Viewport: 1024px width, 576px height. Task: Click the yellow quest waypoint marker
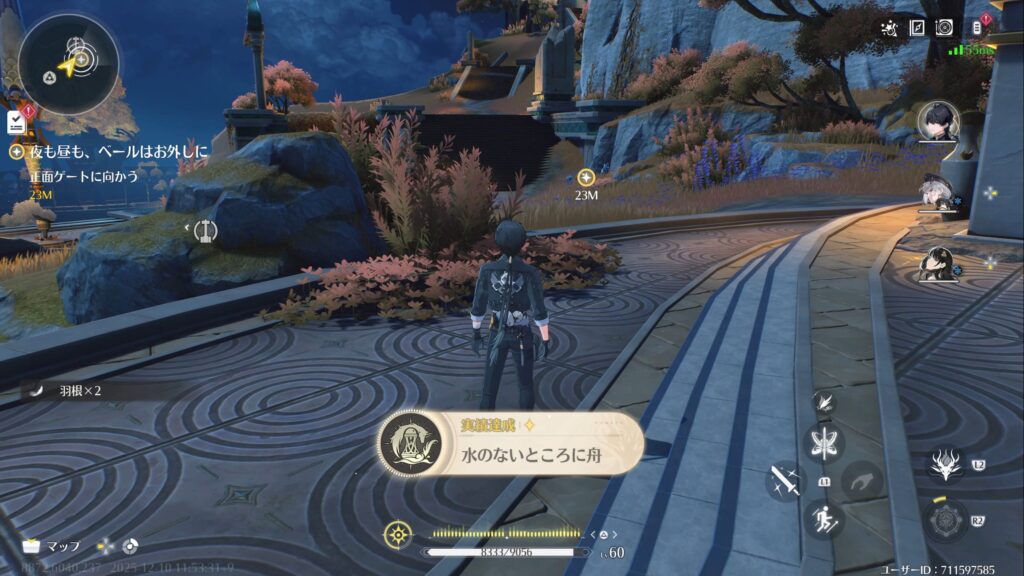click(x=587, y=176)
